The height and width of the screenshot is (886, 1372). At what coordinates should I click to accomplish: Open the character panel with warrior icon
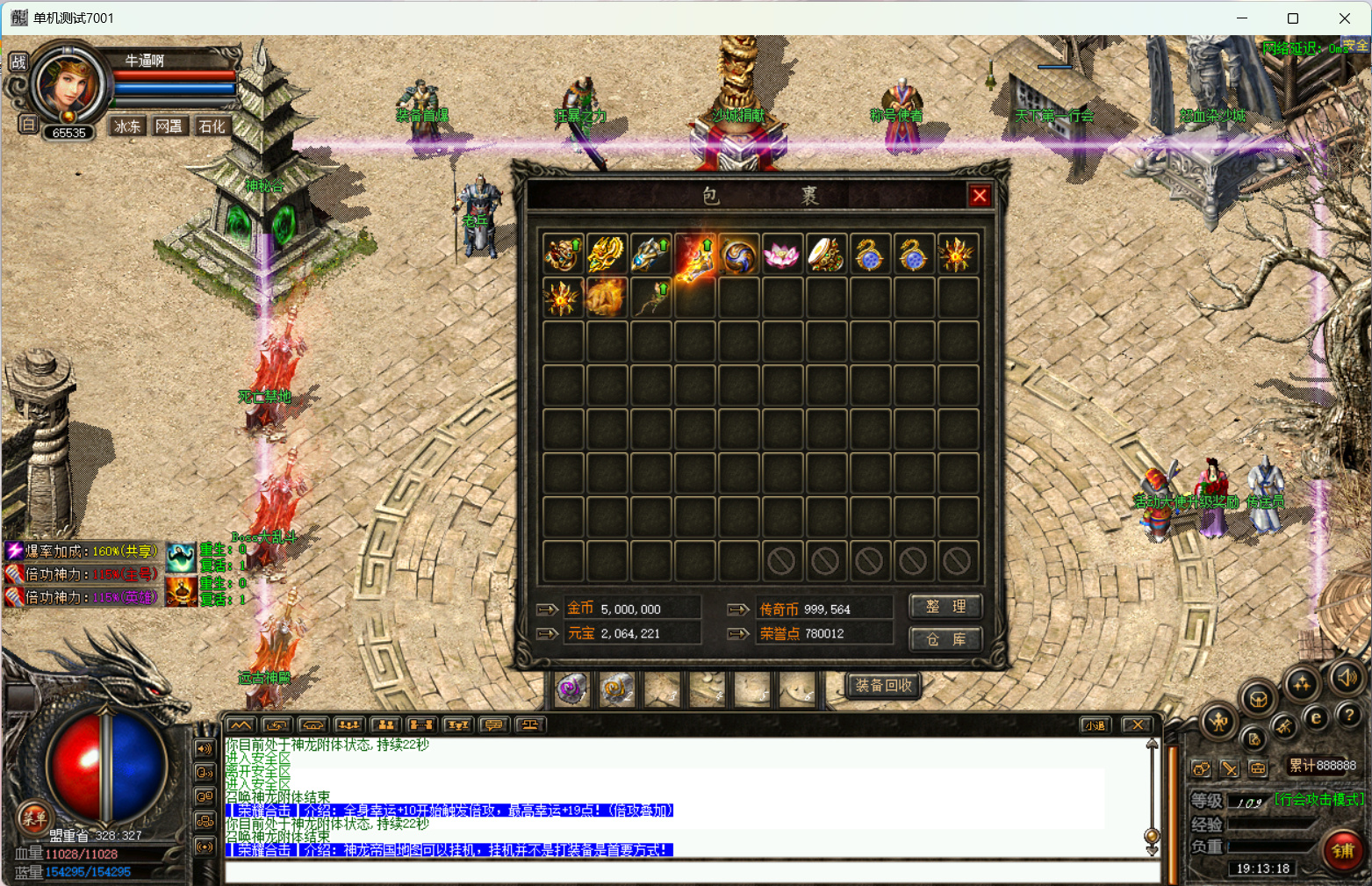[1218, 723]
